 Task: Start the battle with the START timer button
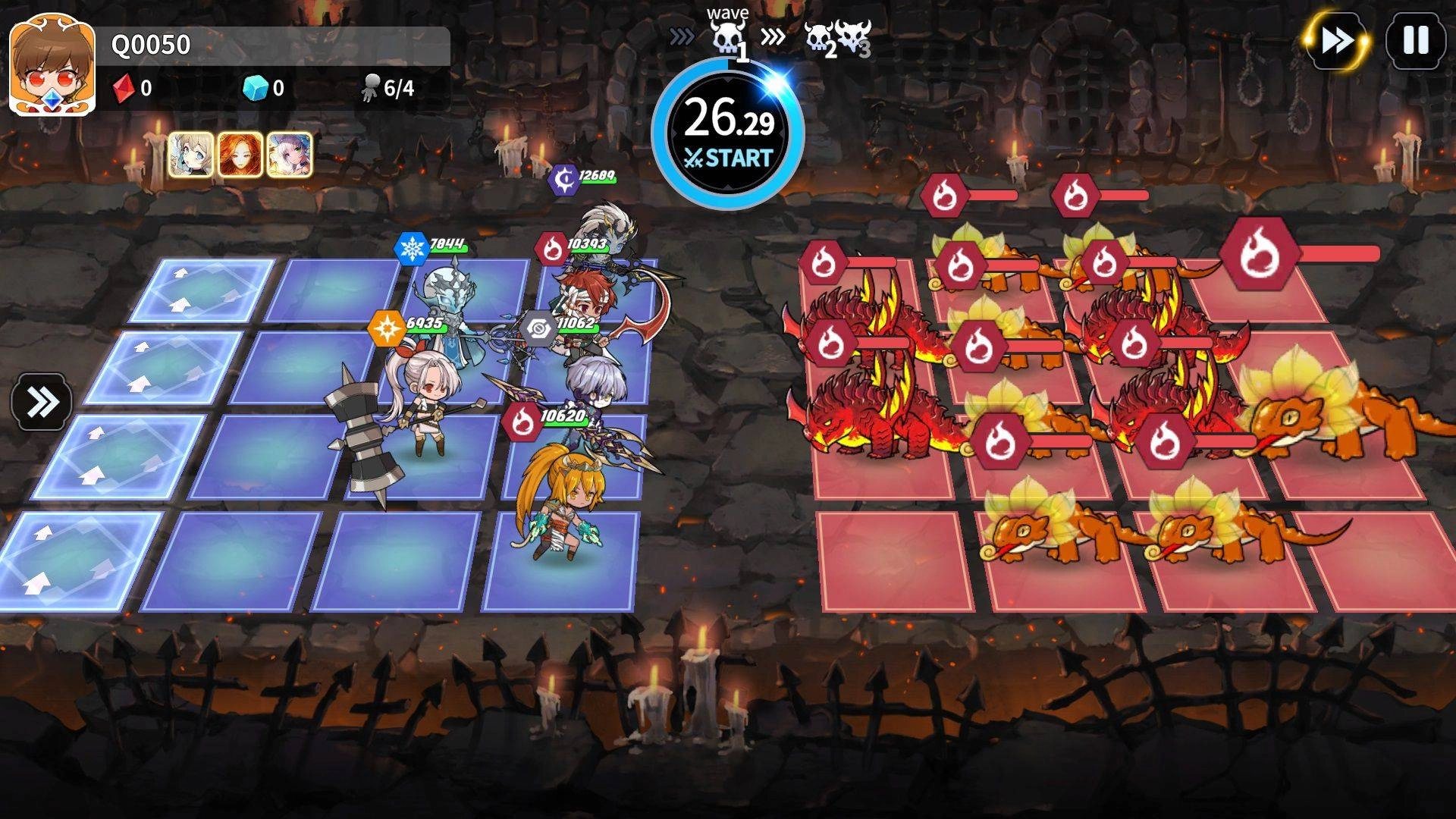(x=727, y=134)
